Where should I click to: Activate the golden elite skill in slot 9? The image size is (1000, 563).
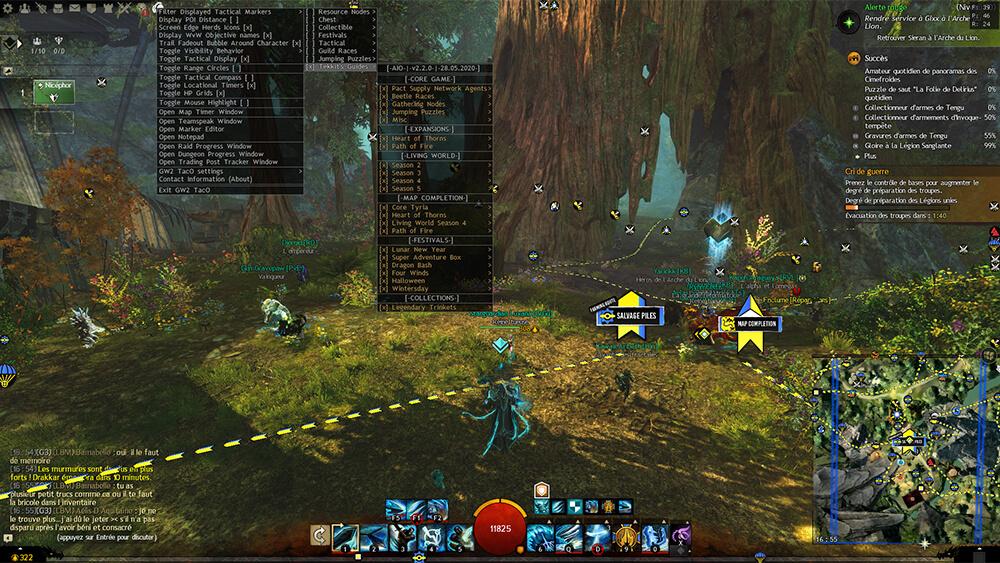point(627,536)
